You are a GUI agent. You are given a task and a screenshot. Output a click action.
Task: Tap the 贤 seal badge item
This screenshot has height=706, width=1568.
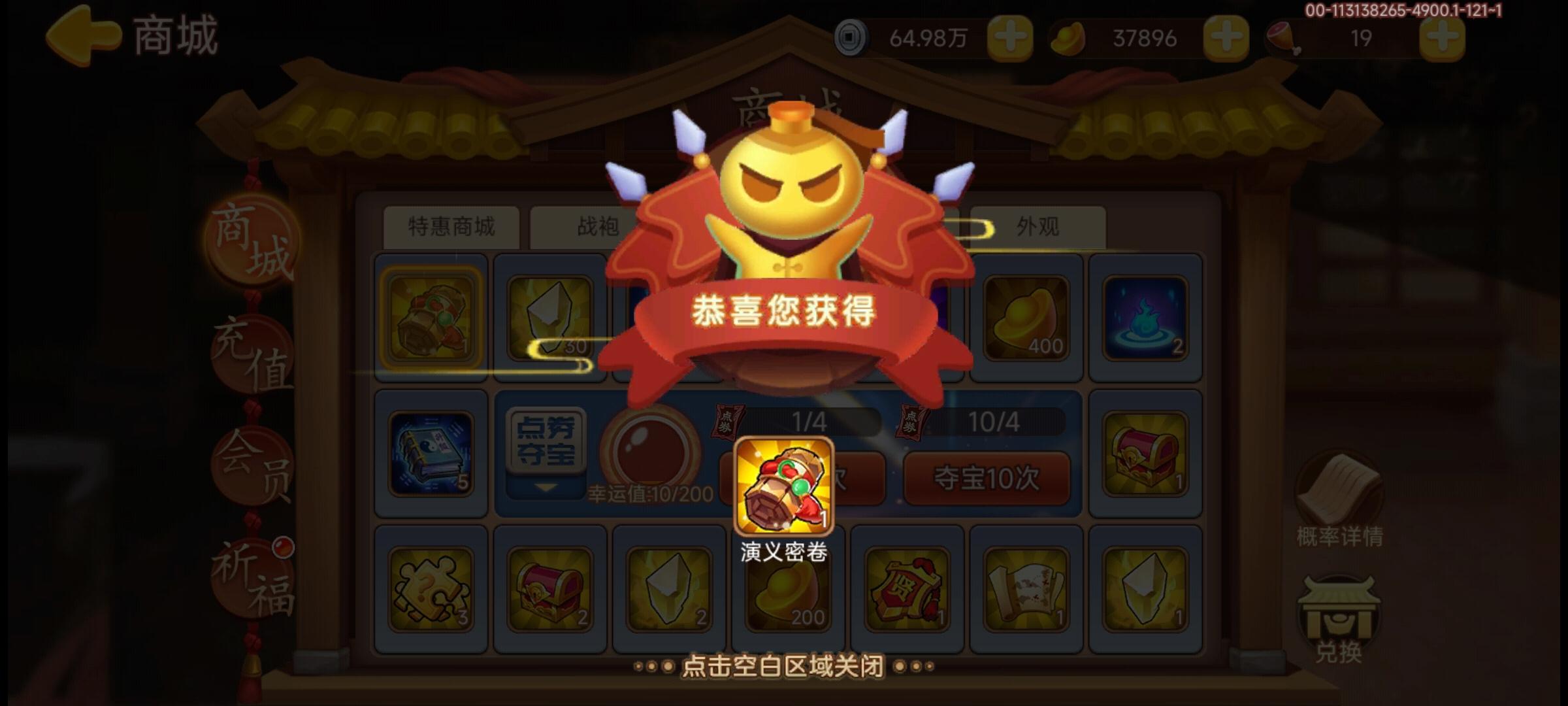[908, 588]
